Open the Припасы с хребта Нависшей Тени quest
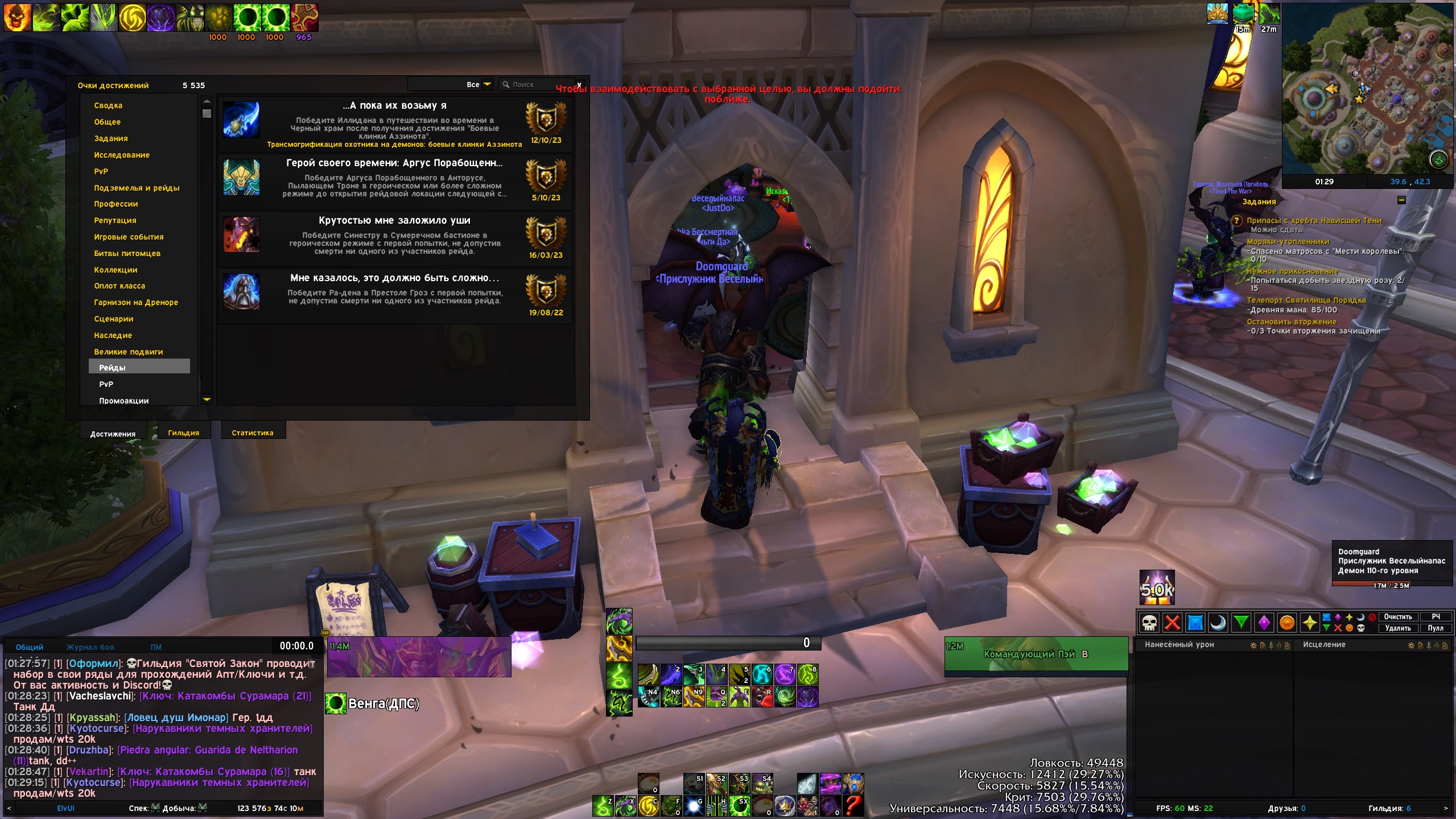Image resolution: width=1456 pixels, height=819 pixels. [x=1313, y=221]
